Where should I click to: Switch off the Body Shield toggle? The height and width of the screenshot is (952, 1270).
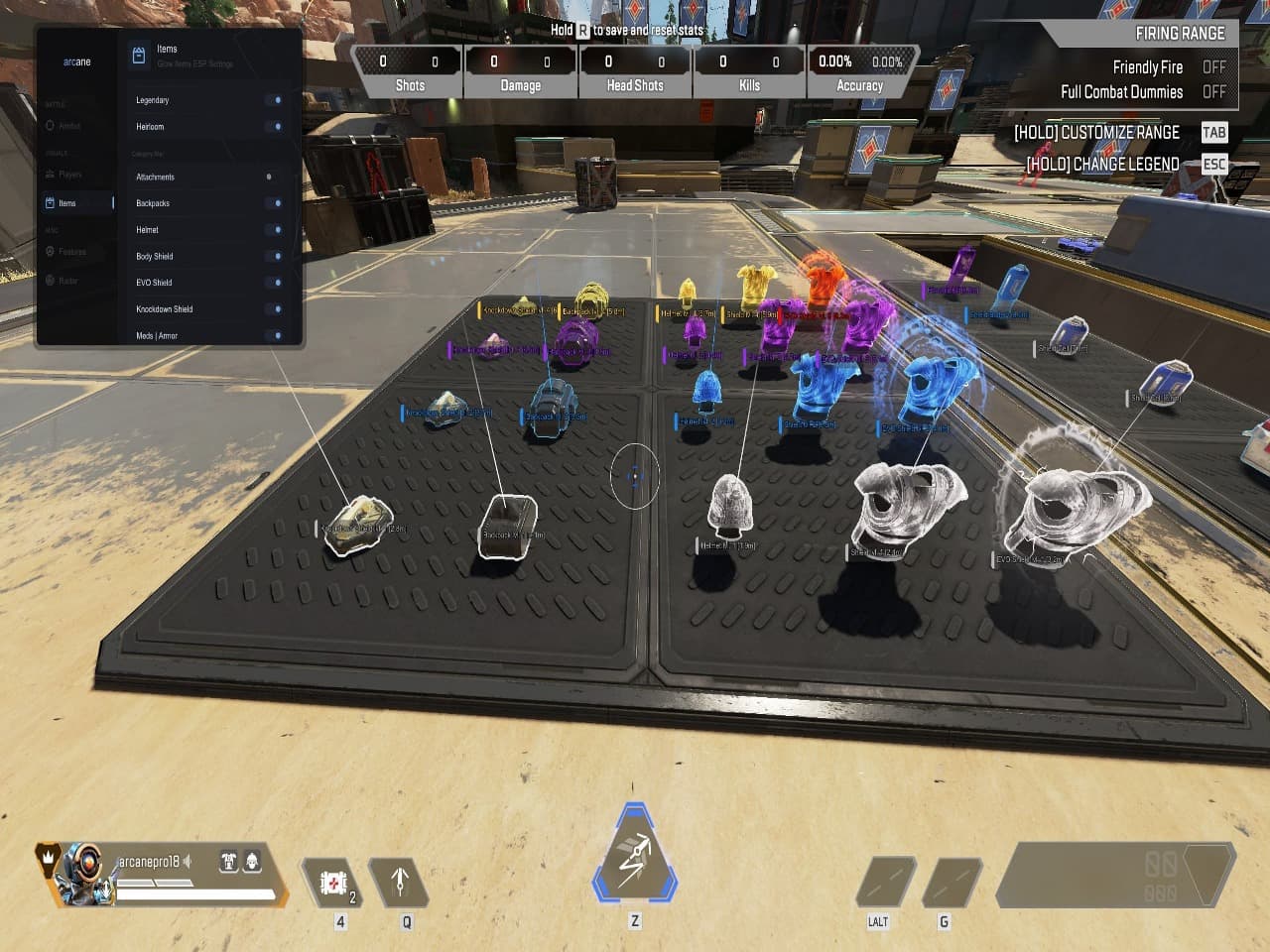[x=275, y=256]
